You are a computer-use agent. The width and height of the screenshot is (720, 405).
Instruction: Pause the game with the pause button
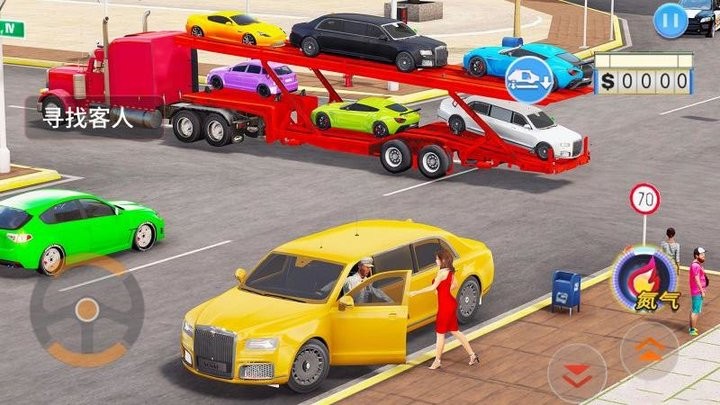(670, 20)
